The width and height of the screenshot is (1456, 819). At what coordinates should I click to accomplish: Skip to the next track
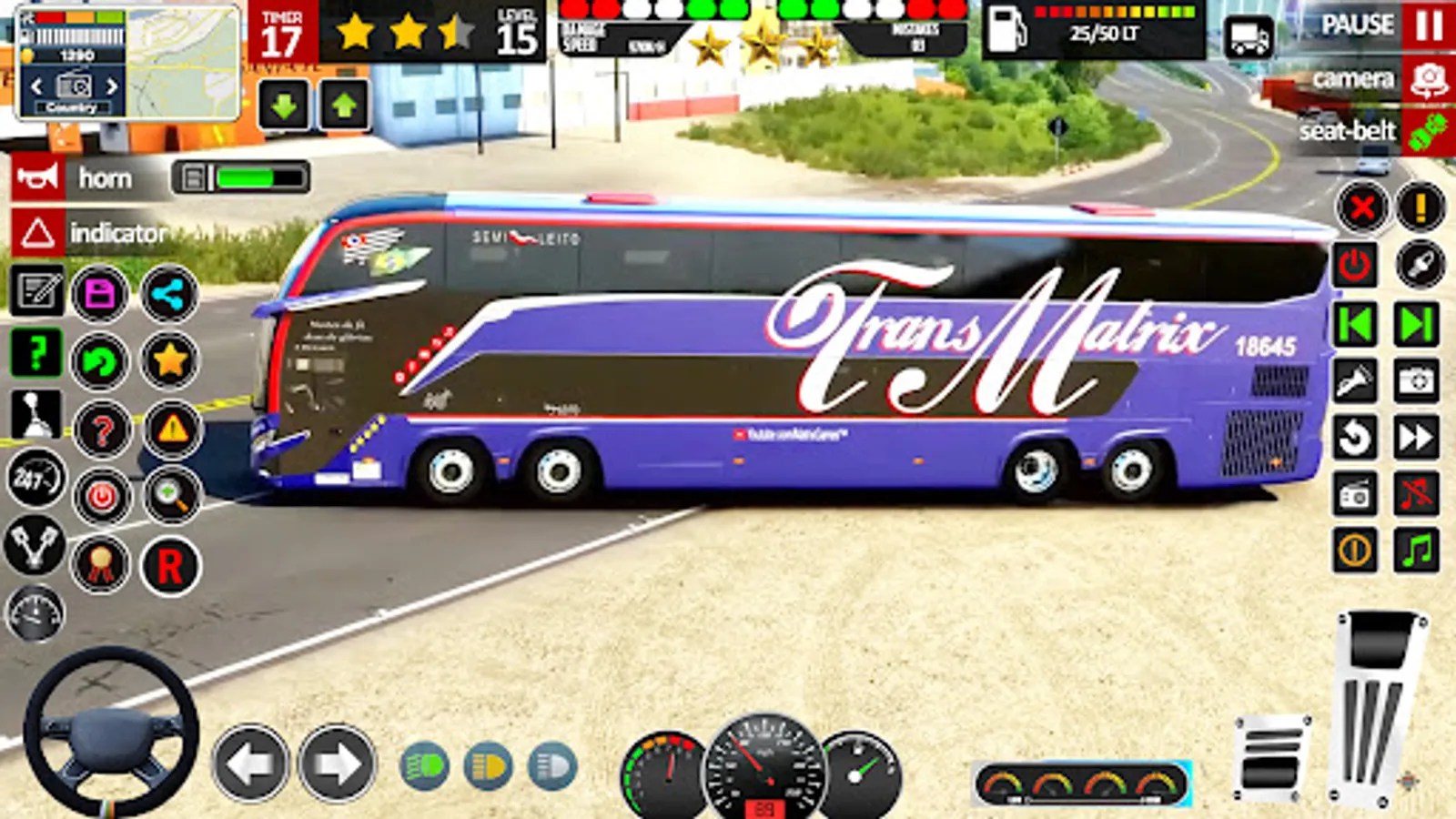pyautogui.click(x=1417, y=324)
